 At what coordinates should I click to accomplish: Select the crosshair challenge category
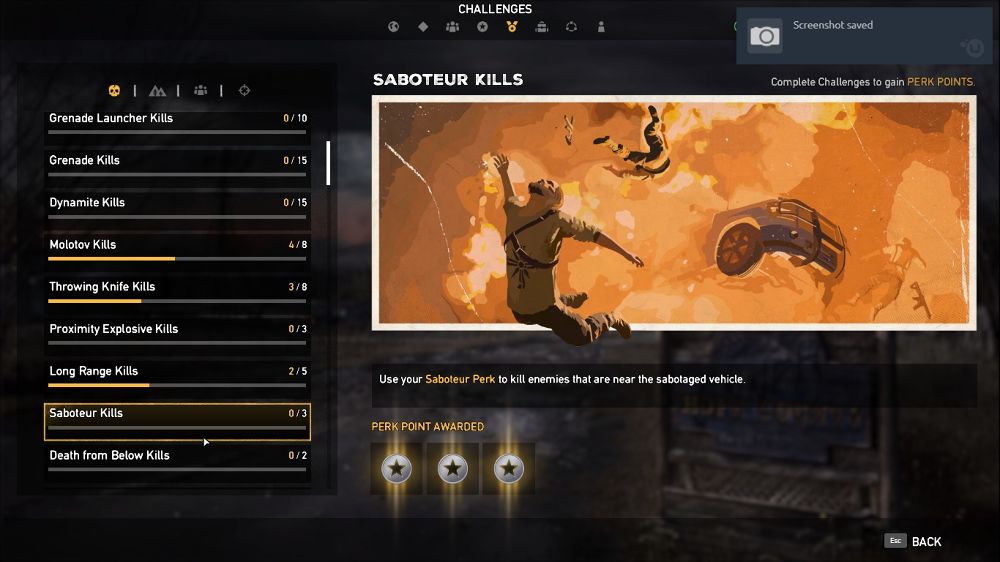pos(244,91)
